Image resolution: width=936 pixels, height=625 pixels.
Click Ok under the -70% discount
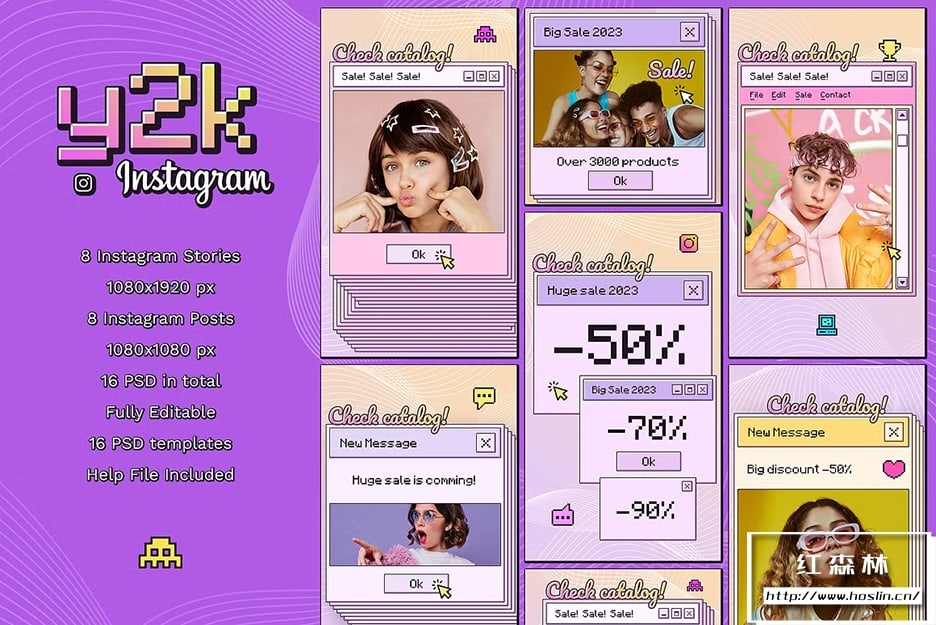coord(648,461)
